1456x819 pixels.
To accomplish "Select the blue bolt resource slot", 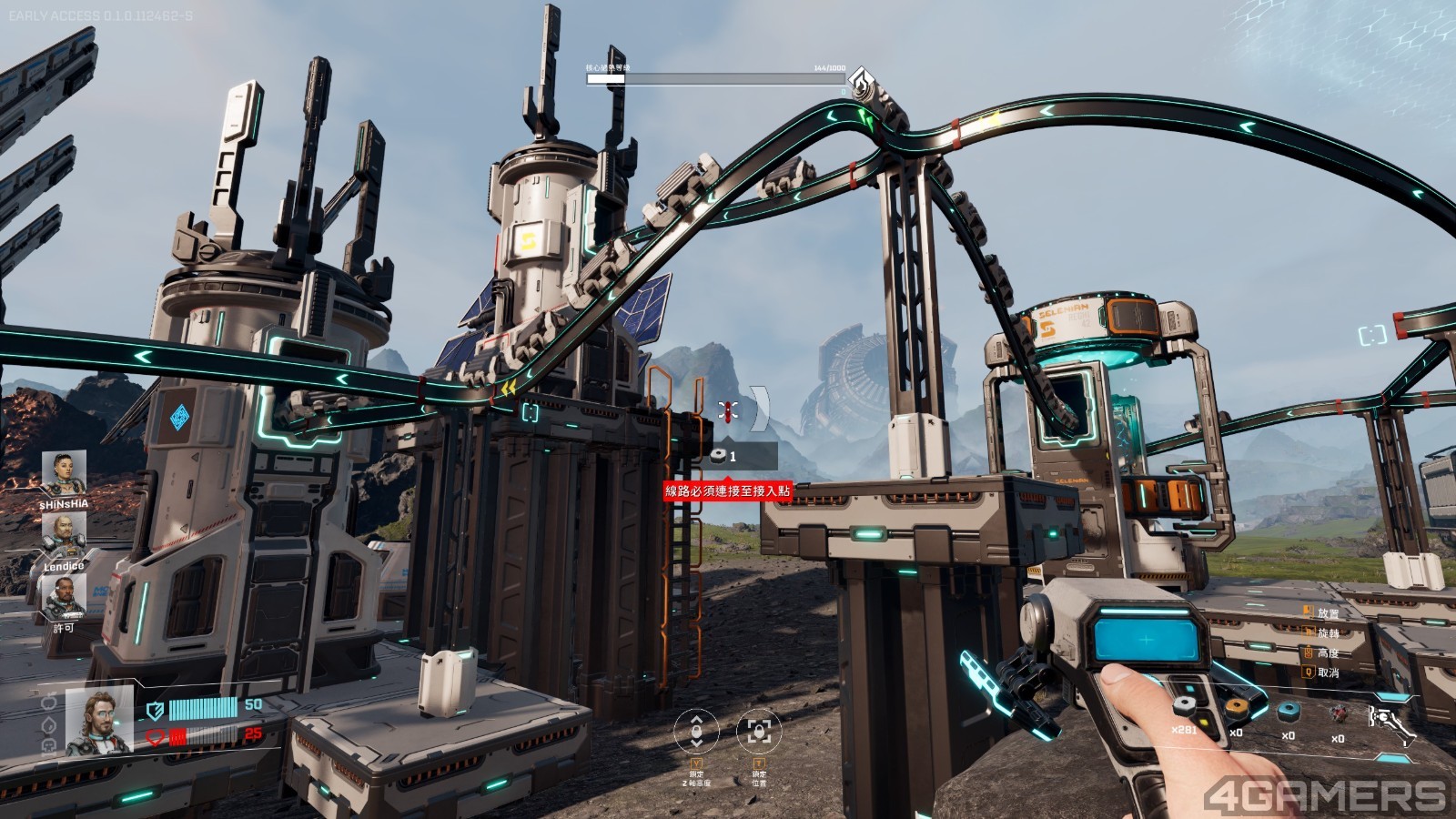I will 1288,712.
